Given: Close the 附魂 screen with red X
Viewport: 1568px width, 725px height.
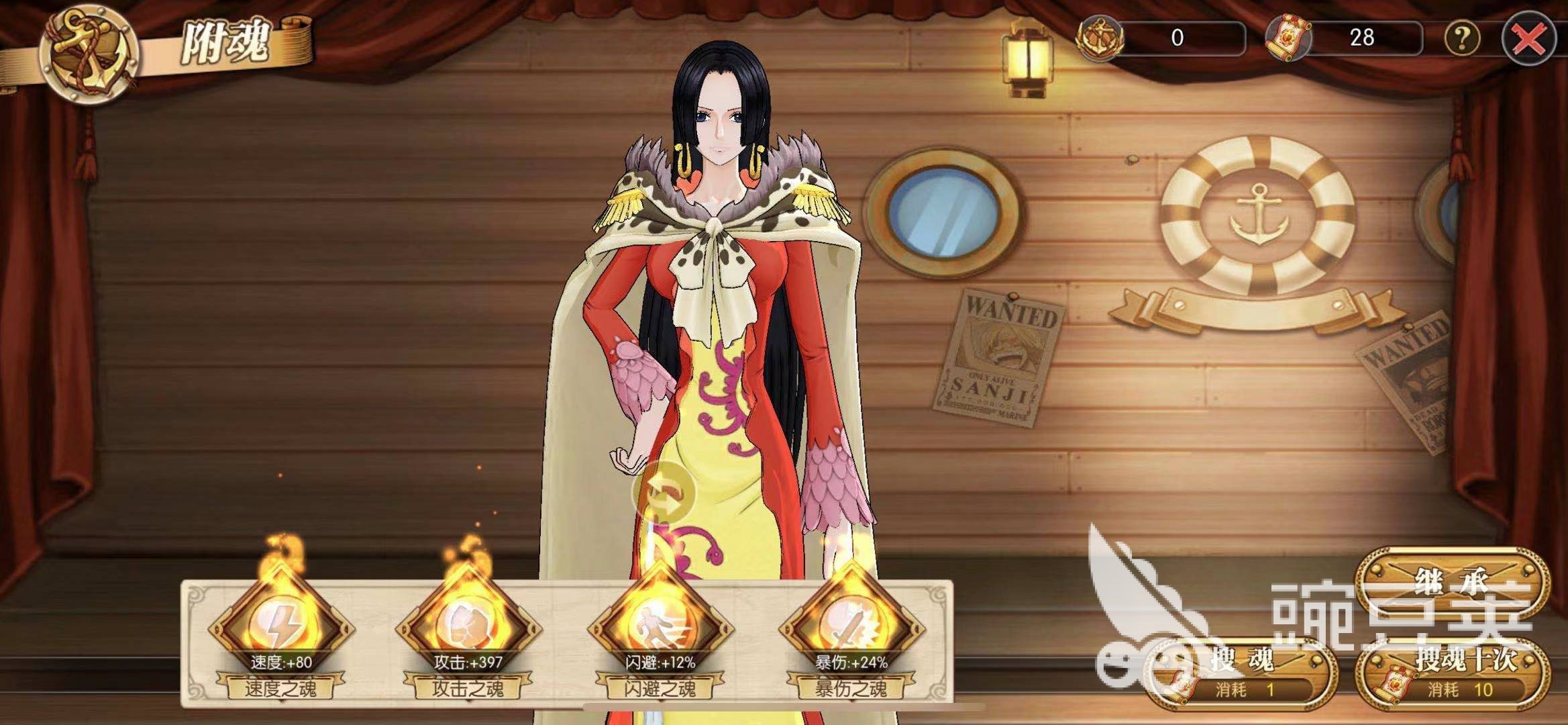Looking at the screenshot, I should (x=1528, y=39).
